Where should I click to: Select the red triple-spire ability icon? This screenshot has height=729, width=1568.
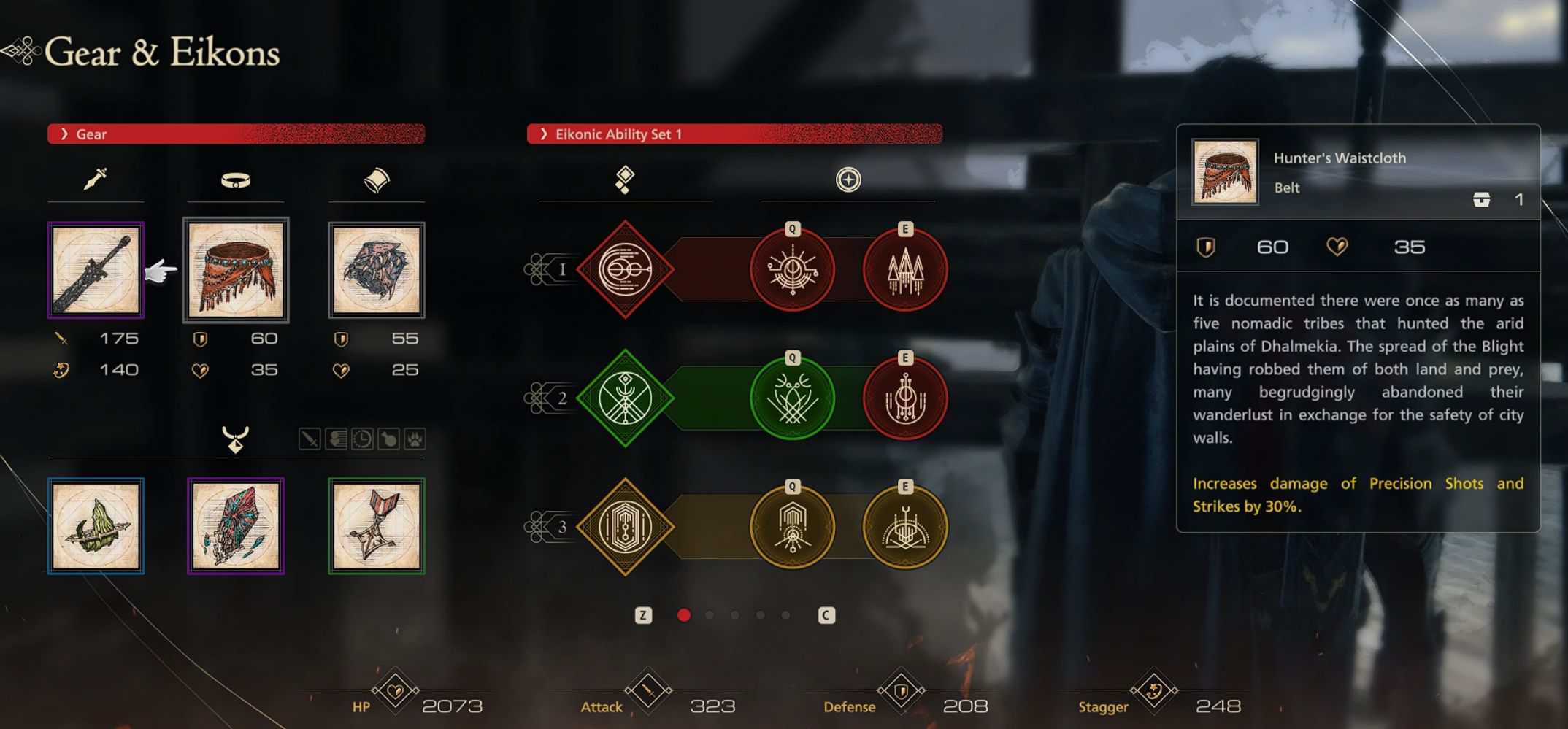point(905,270)
